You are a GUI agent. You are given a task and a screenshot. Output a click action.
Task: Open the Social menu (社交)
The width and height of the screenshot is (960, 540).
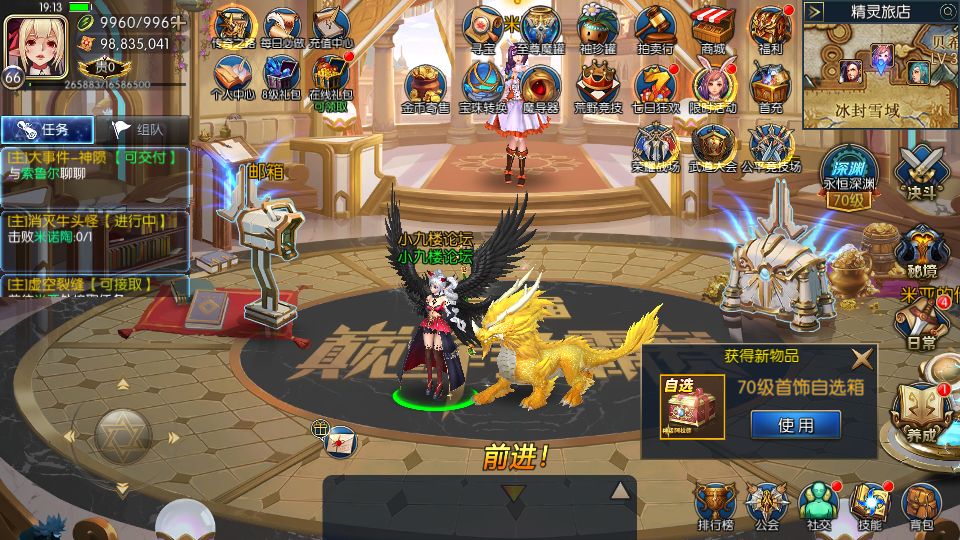click(x=819, y=505)
